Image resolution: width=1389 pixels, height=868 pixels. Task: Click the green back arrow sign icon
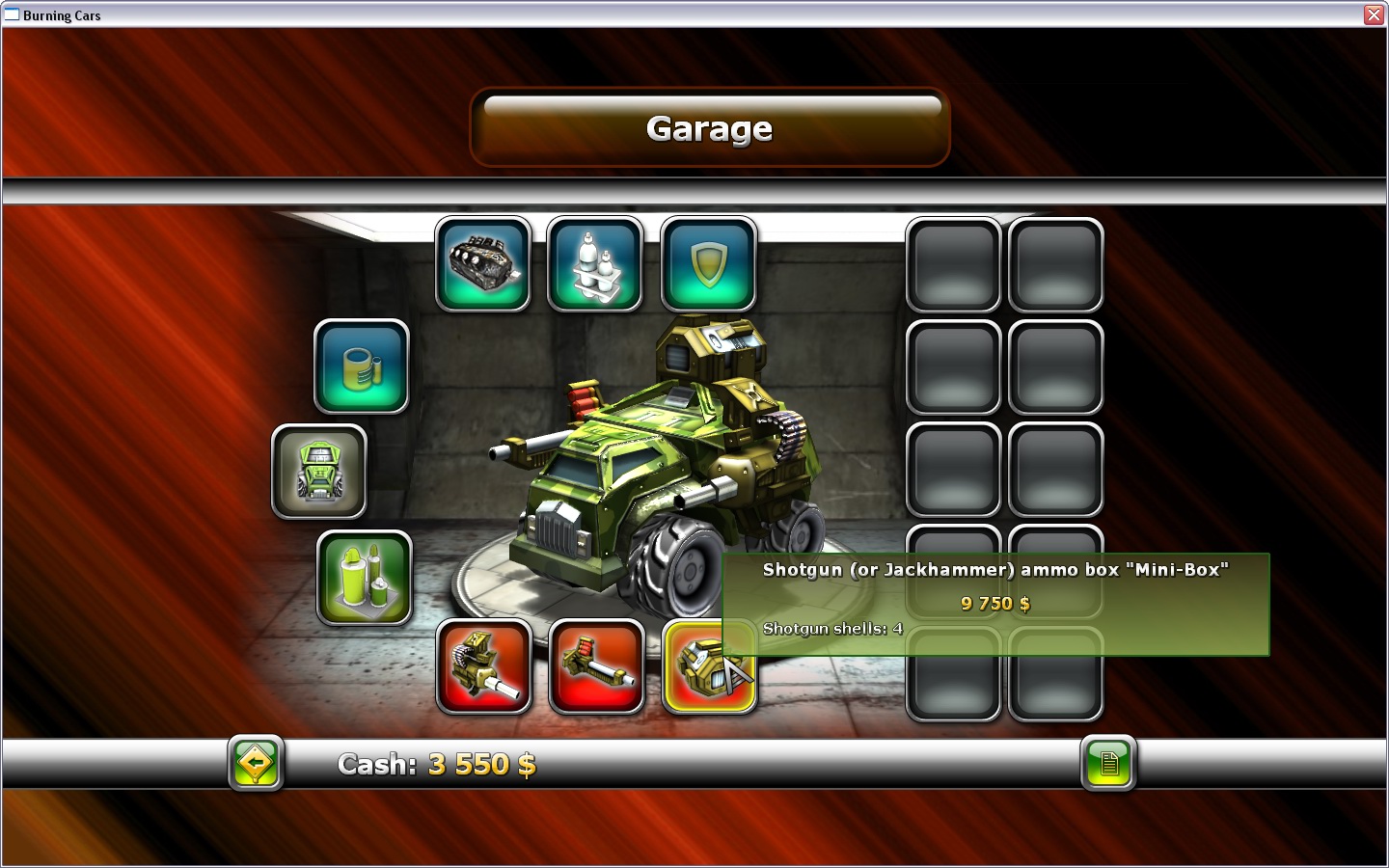(255, 763)
